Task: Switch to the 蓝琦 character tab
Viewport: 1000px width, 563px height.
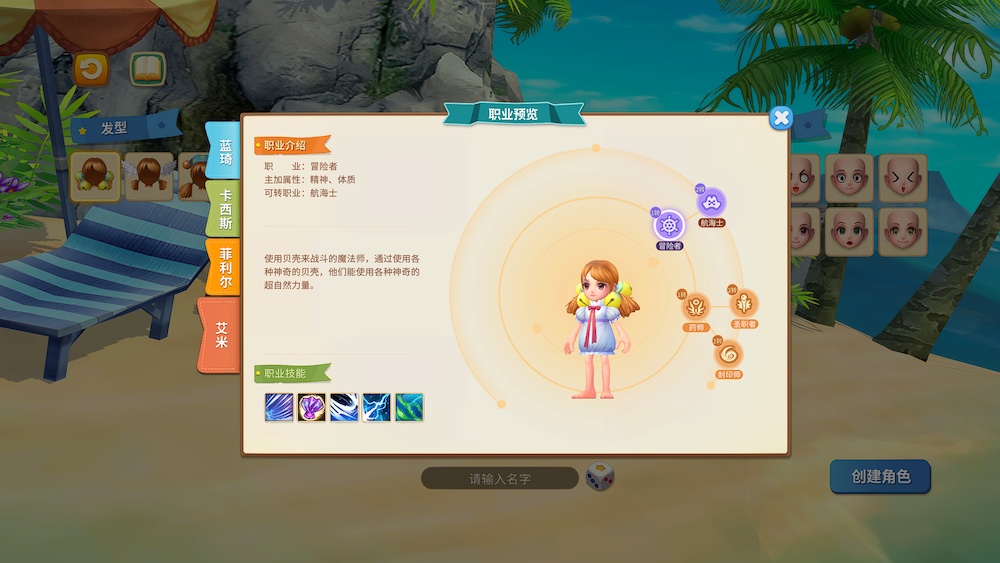Action: click(x=224, y=152)
